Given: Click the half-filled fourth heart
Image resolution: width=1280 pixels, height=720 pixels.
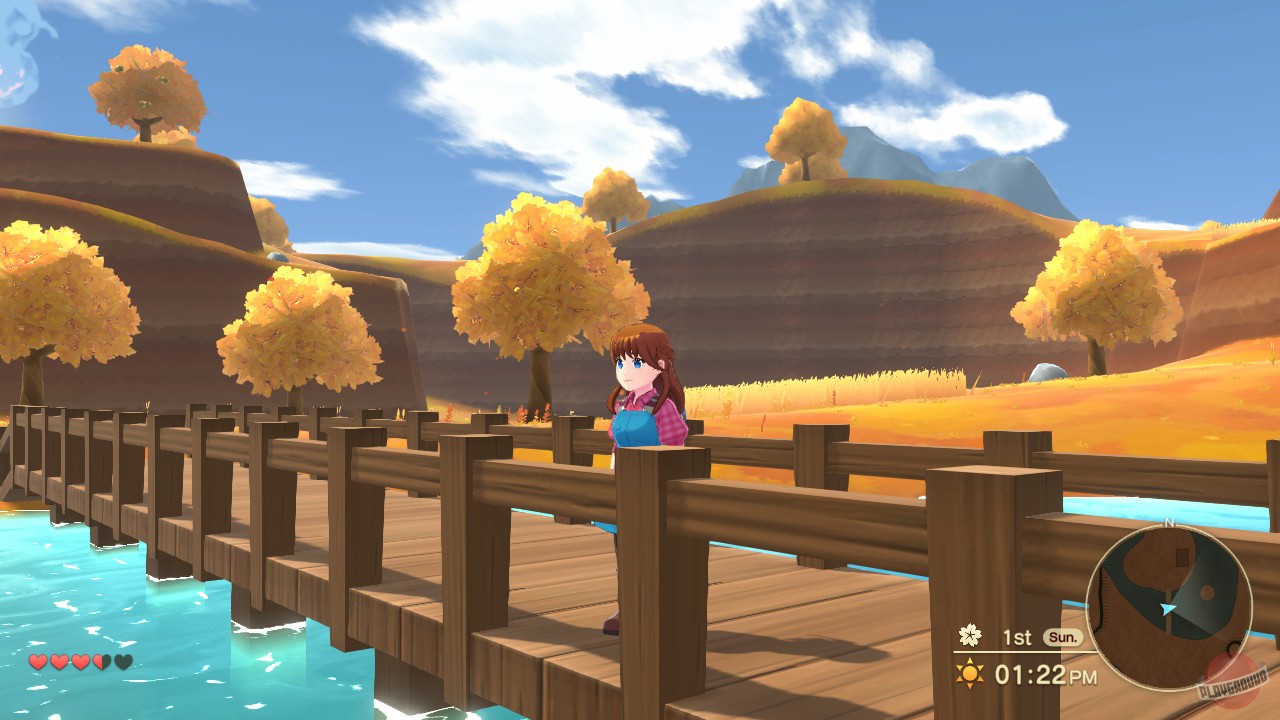Looking at the screenshot, I should tap(101, 660).
